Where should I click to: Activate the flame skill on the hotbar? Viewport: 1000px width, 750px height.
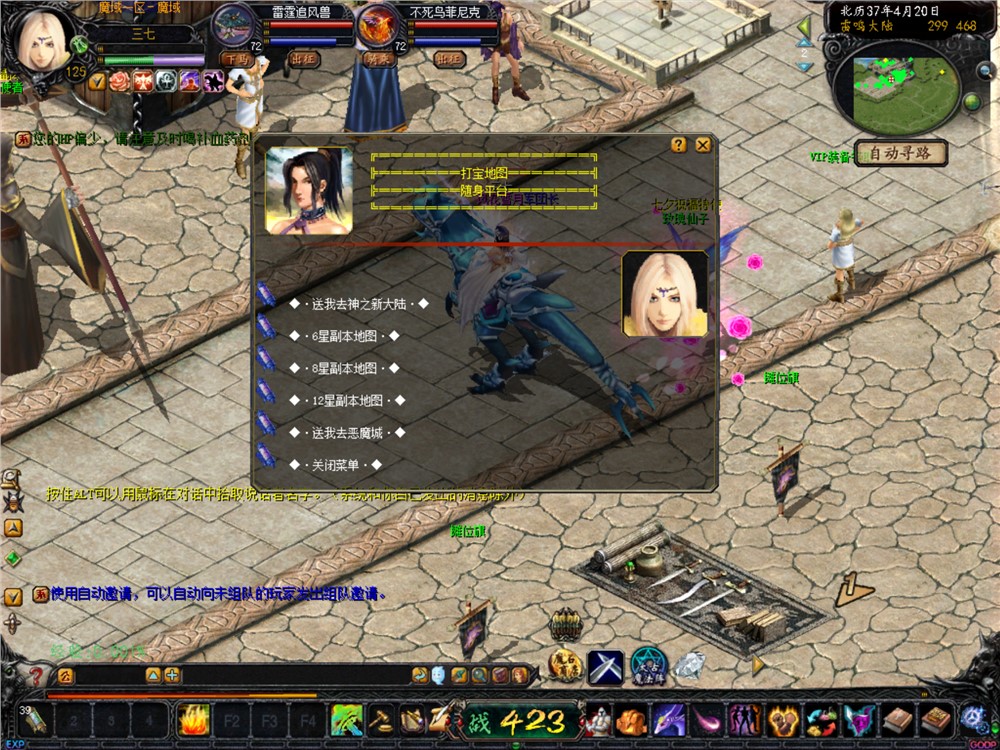pos(192,719)
